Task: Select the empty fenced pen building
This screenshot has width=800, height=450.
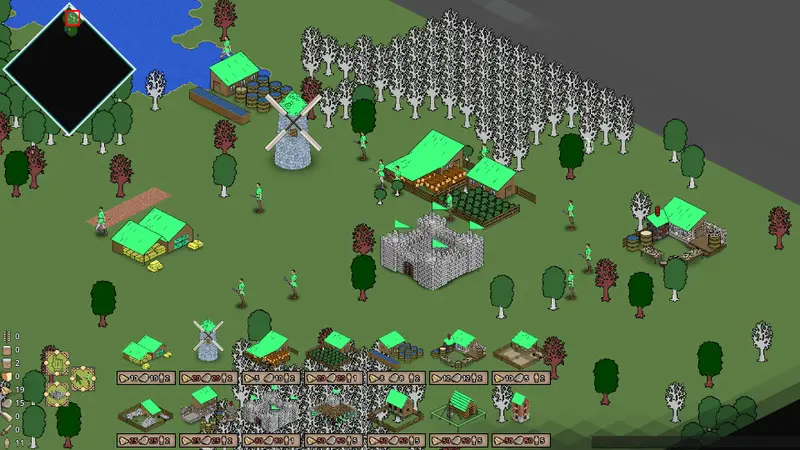Action: tap(520, 349)
